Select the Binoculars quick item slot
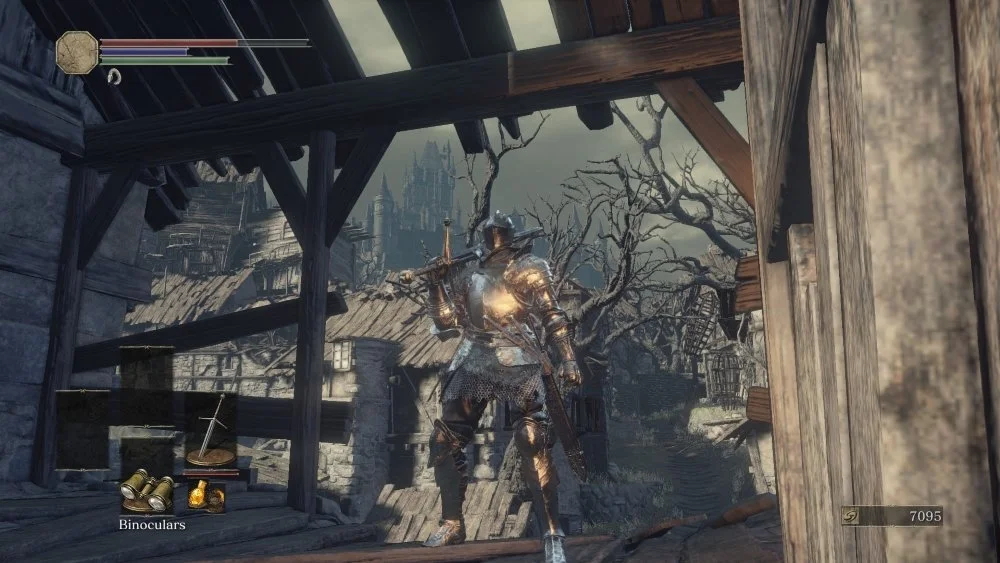1000x563 pixels. tap(147, 489)
